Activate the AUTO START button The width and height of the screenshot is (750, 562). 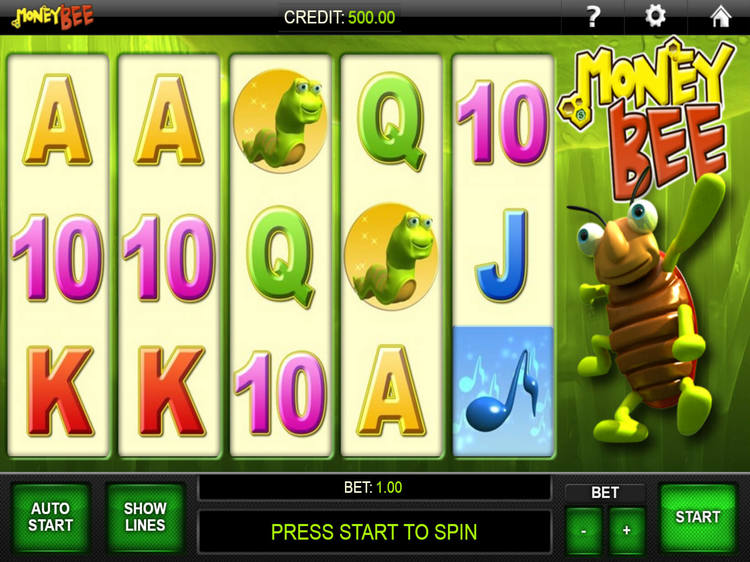pos(50,518)
